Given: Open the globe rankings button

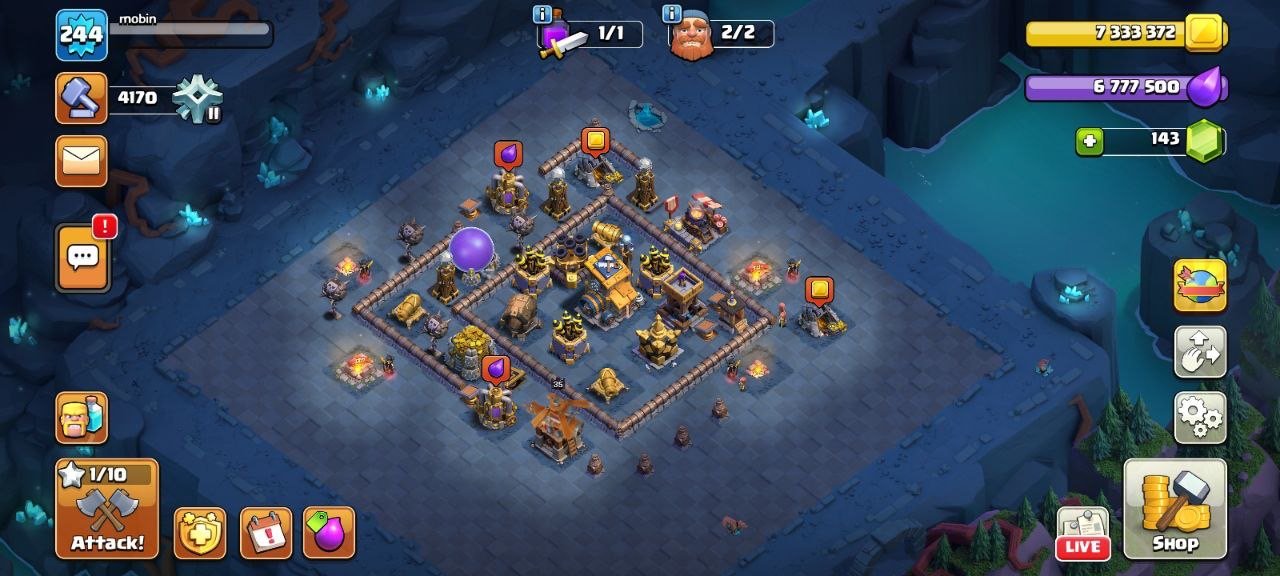Looking at the screenshot, I should coord(1200,285).
